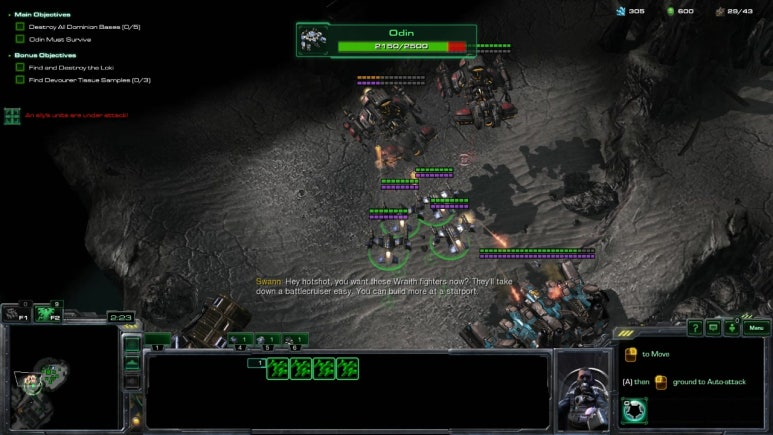Select control group 5 tab
This screenshot has width=773, height=435.
pos(267,340)
